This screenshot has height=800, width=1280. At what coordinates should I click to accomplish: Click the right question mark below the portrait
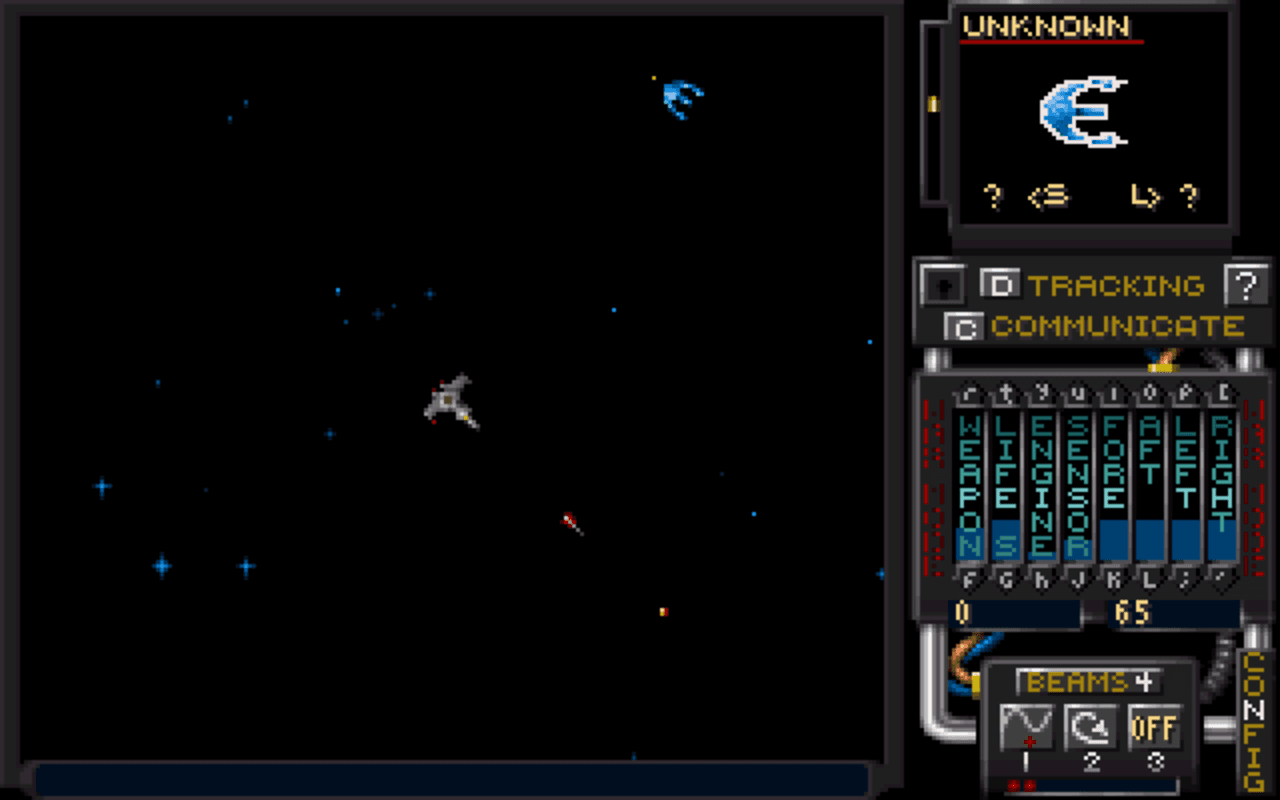(1189, 197)
